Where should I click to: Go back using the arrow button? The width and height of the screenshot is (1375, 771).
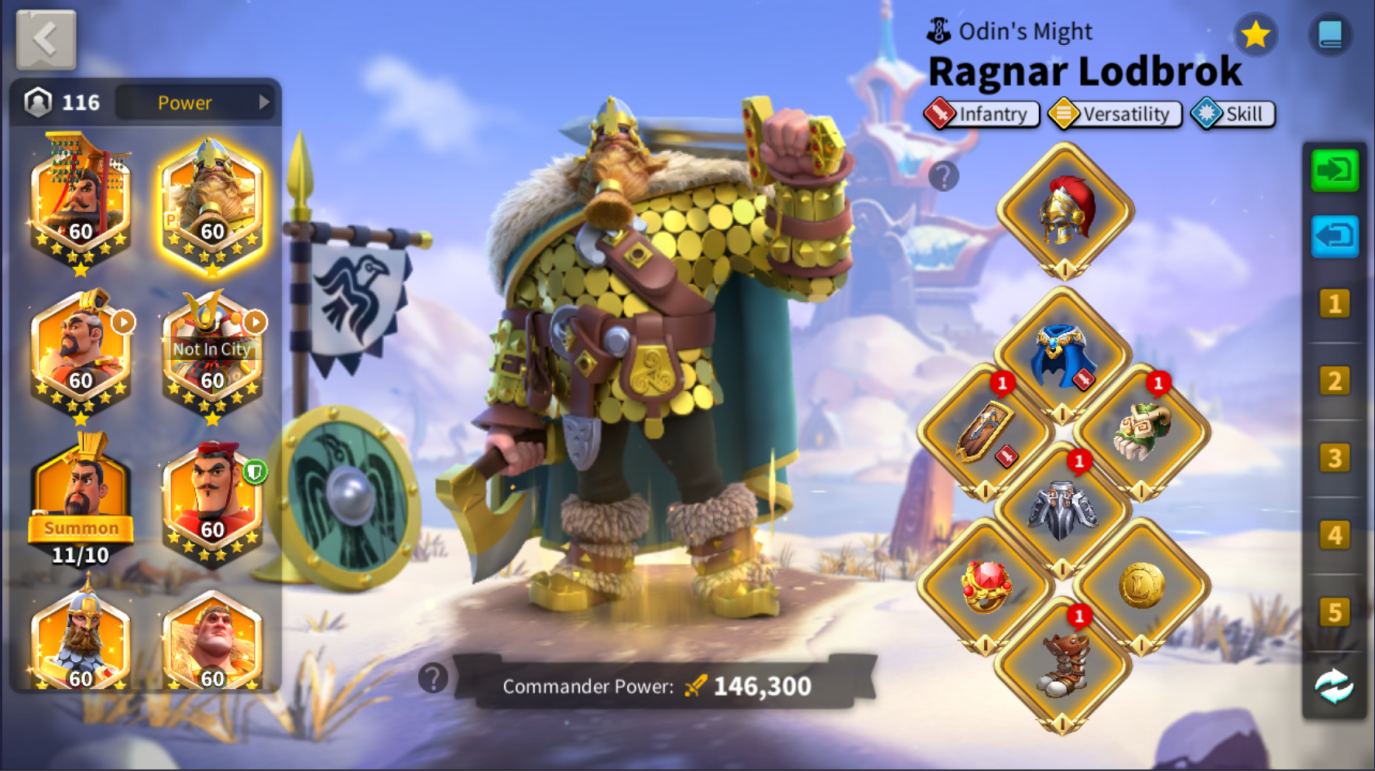pos(46,40)
